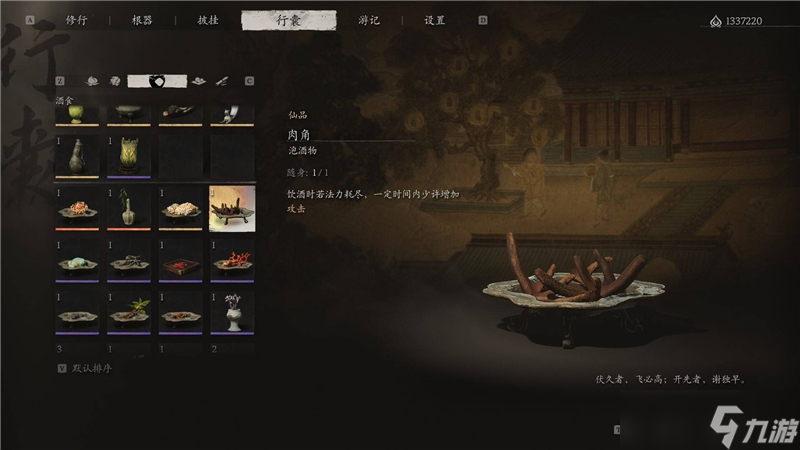Go to the 设置 settings tab
The width and height of the screenshot is (800, 450).
click(434, 20)
